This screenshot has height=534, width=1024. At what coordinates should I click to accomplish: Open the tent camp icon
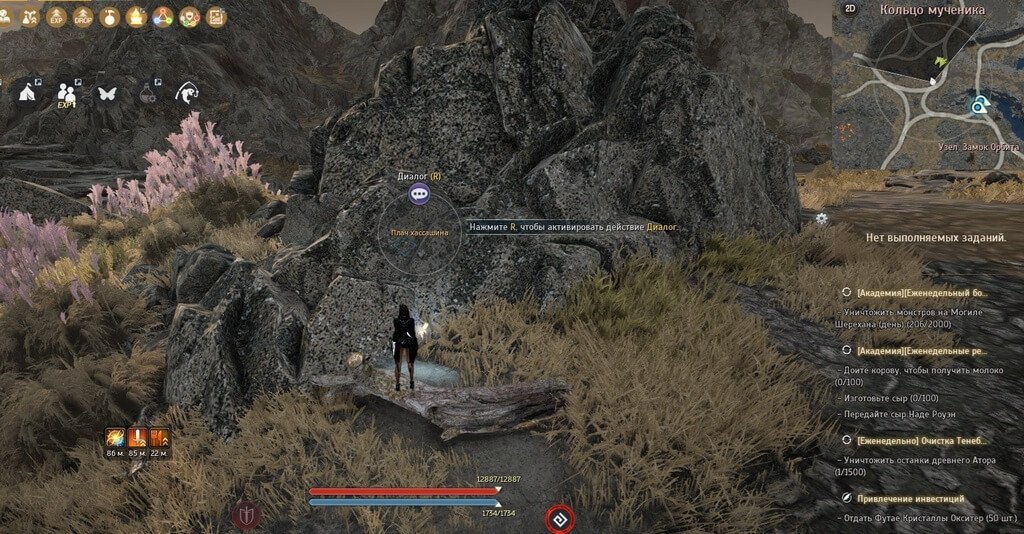point(27,92)
